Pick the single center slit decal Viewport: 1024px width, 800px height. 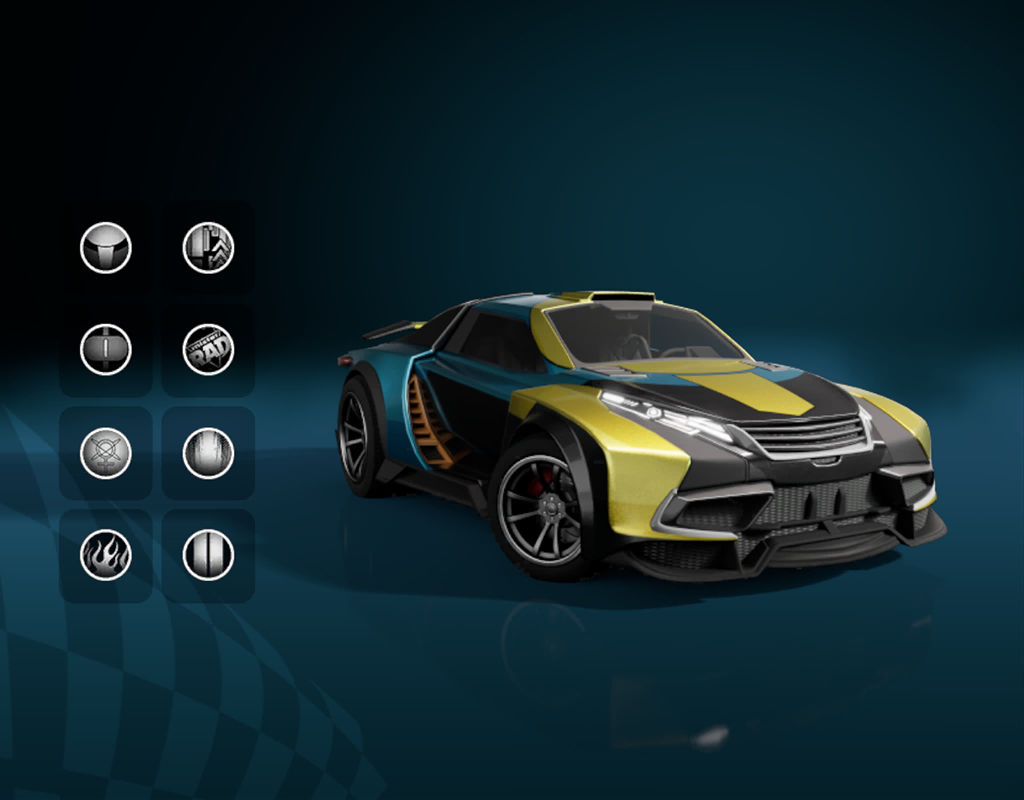[106, 350]
